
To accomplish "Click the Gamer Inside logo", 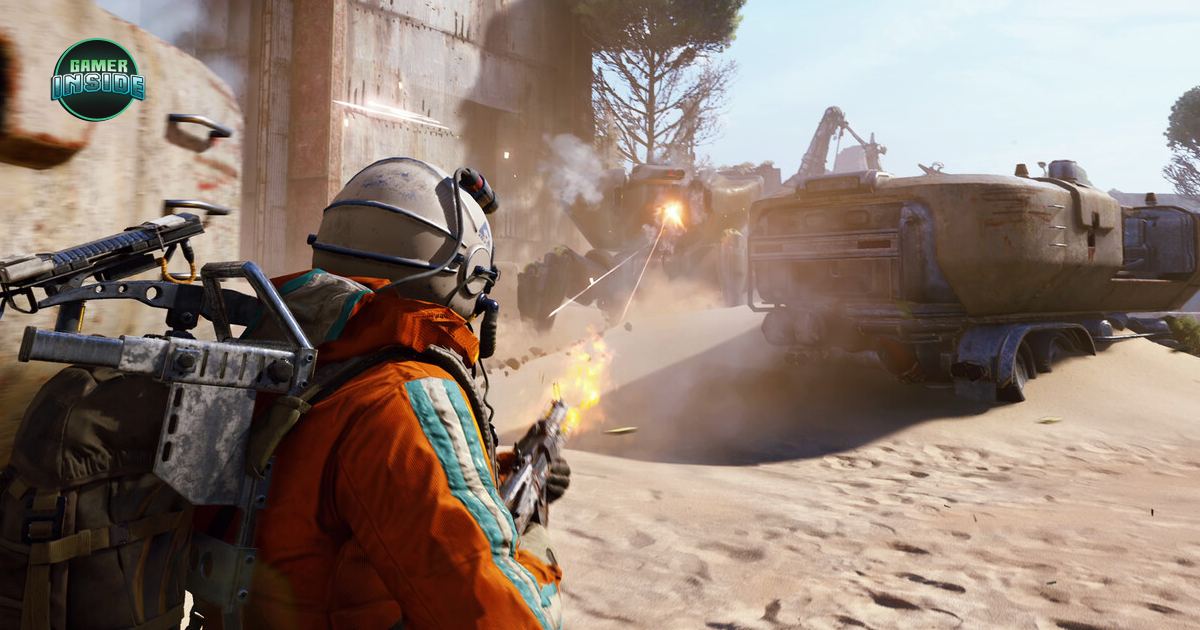I will pos(97,80).
